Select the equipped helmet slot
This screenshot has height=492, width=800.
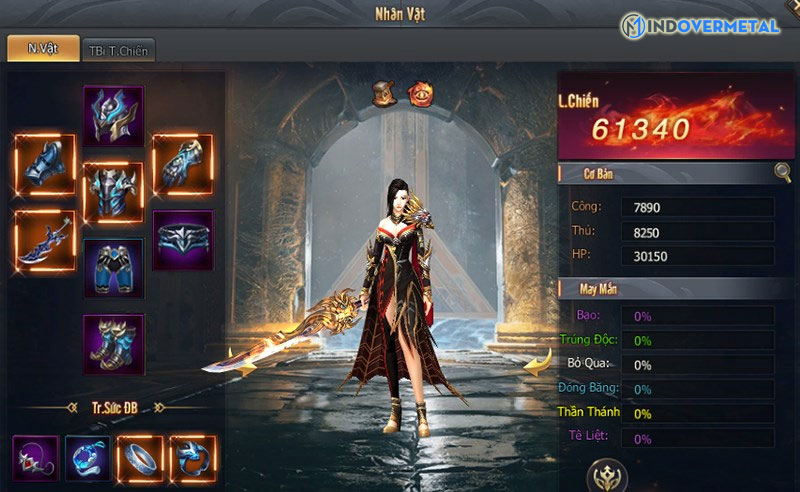pos(113,115)
